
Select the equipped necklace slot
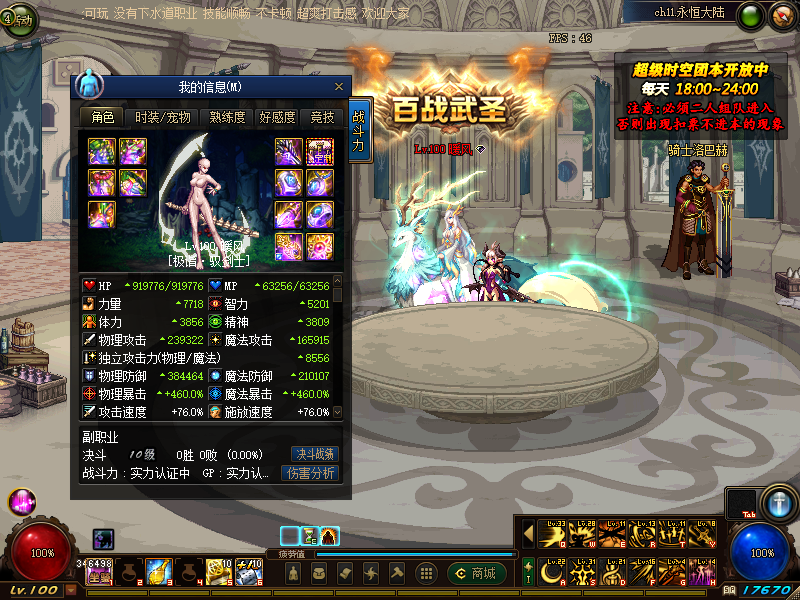click(320, 182)
